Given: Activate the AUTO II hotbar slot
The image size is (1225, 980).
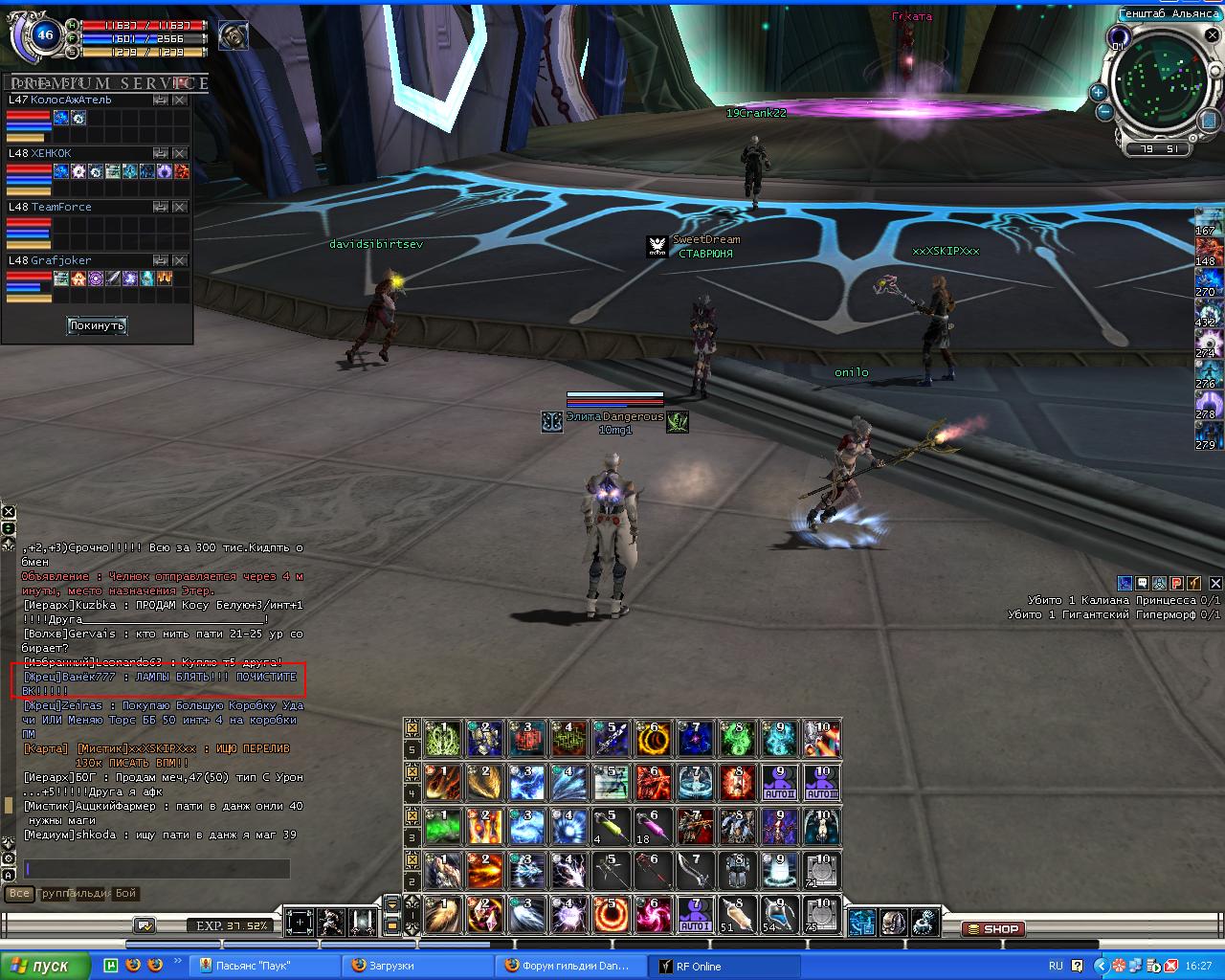Looking at the screenshot, I should pos(780,782).
